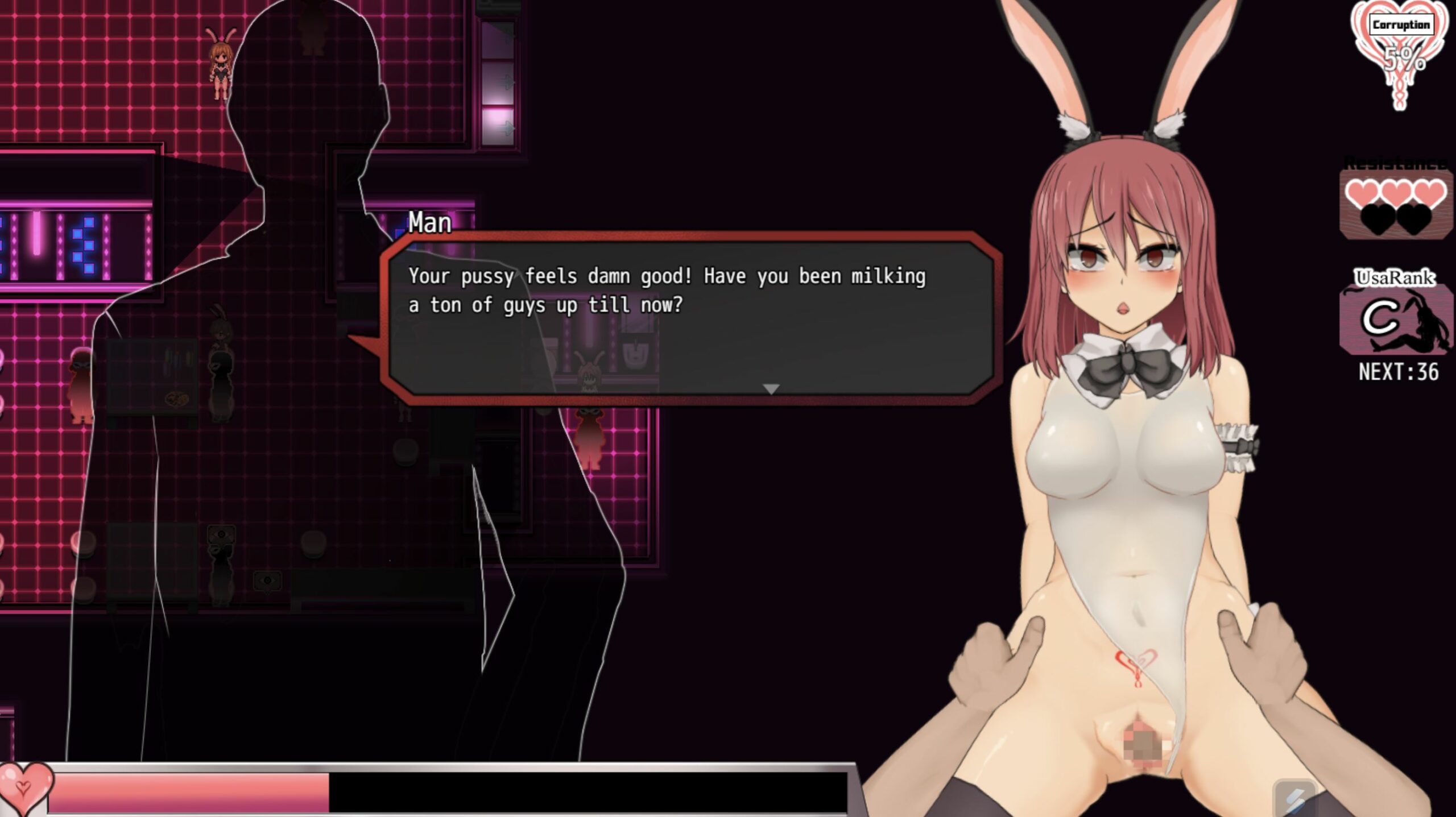Tap the translucent overlay button with slanted stripes

[x=1294, y=799]
